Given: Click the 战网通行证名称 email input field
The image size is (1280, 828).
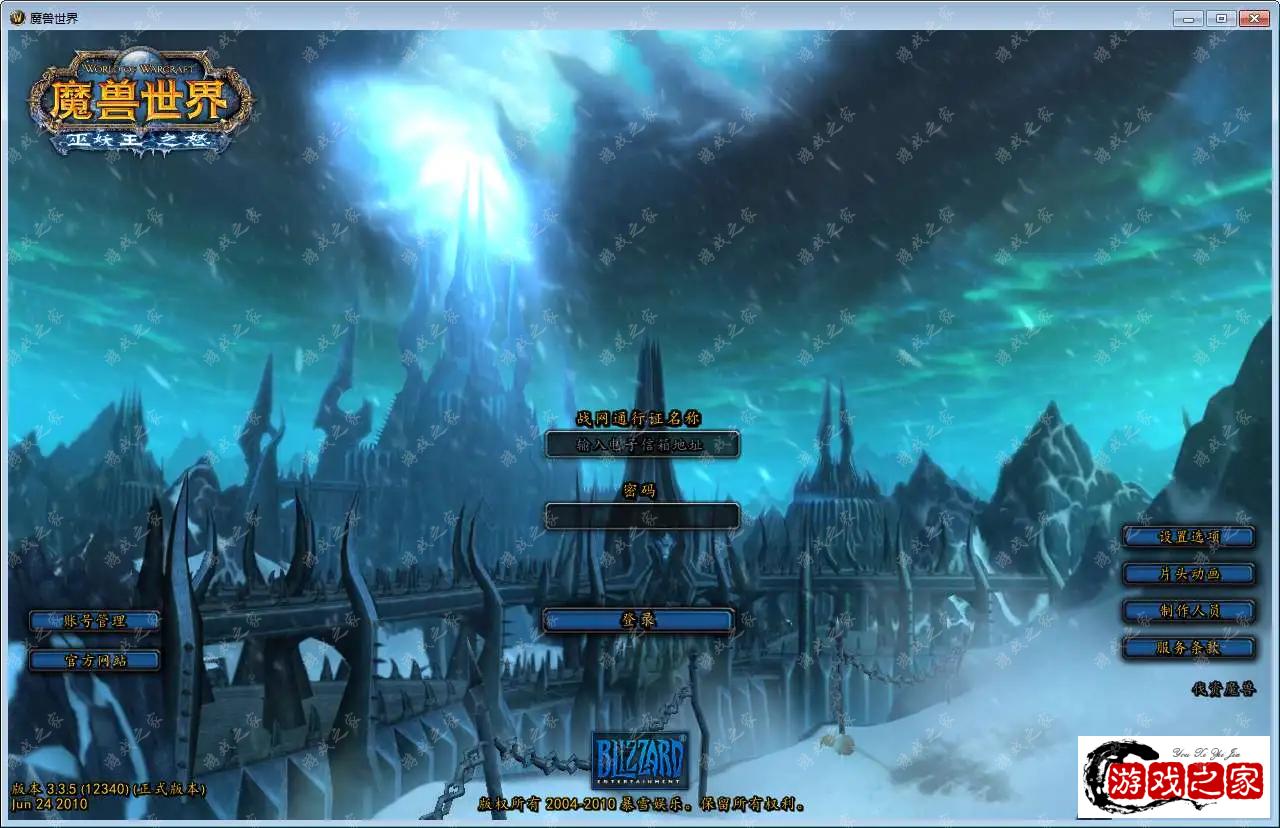Looking at the screenshot, I should click(x=642, y=445).
